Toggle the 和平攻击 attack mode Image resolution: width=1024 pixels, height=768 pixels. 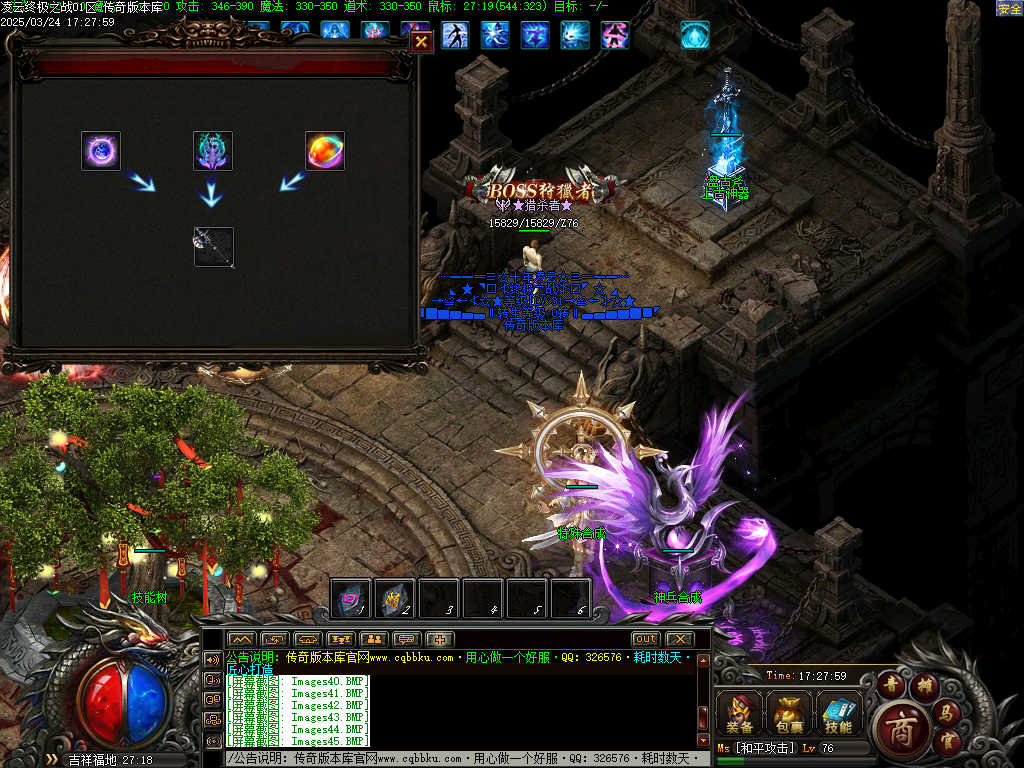pos(765,748)
